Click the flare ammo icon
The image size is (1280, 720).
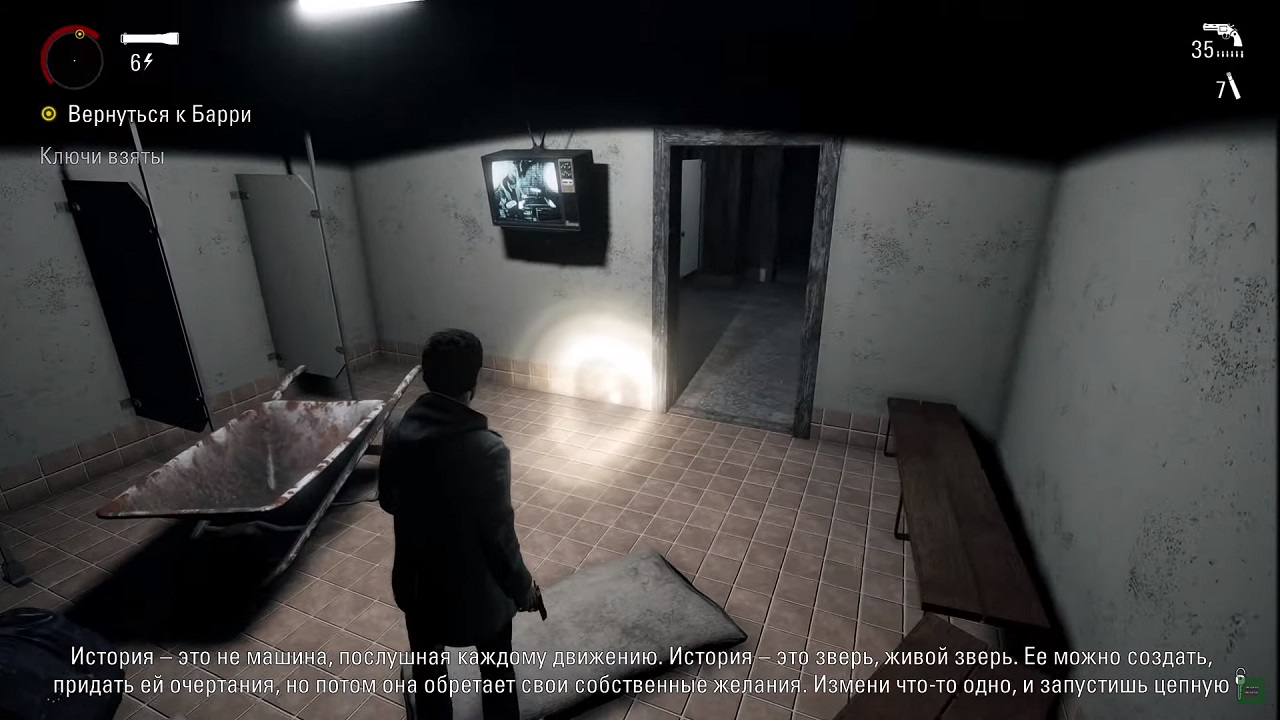tap(1233, 86)
